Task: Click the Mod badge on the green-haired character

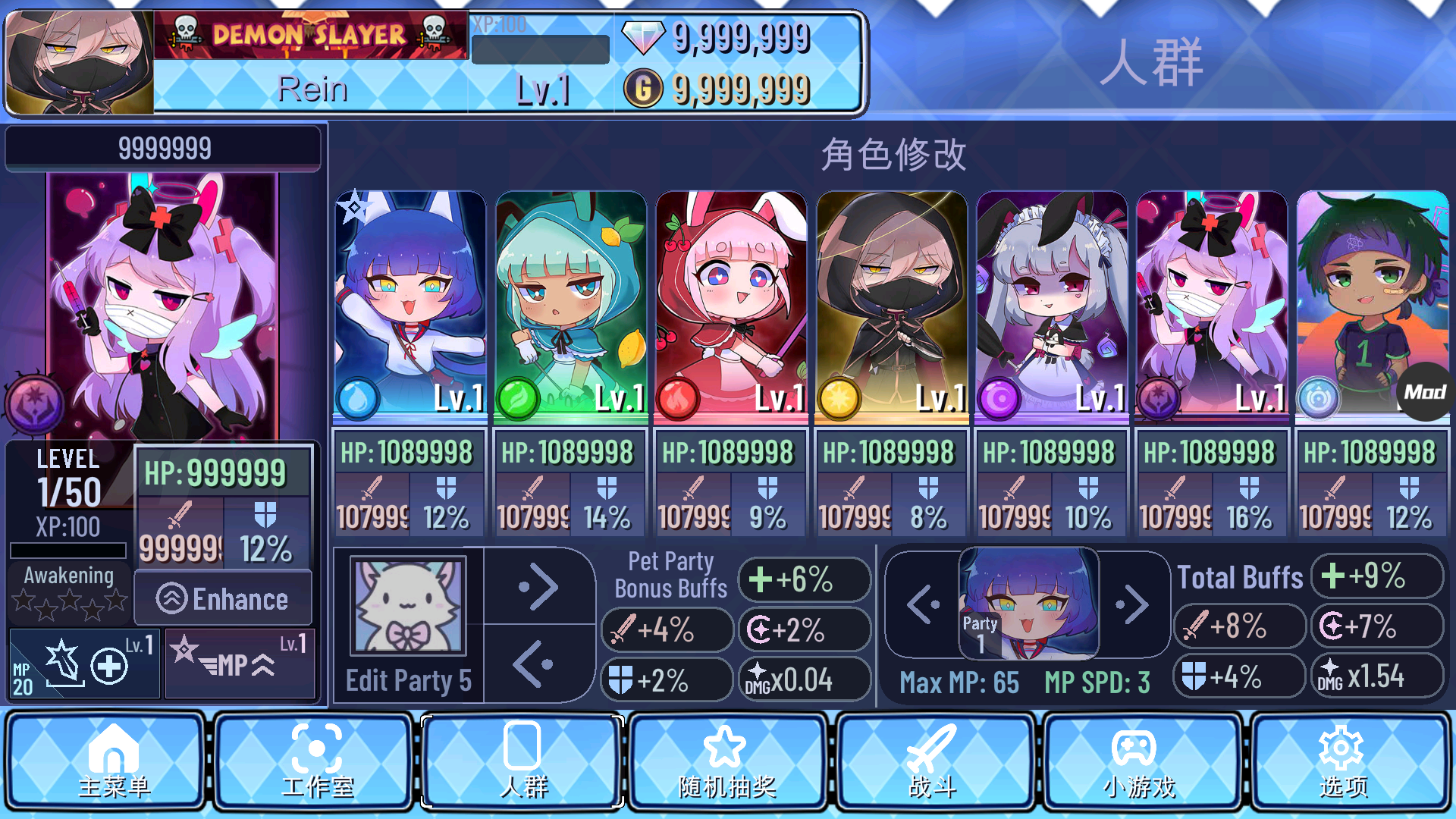Action: 1423,394
